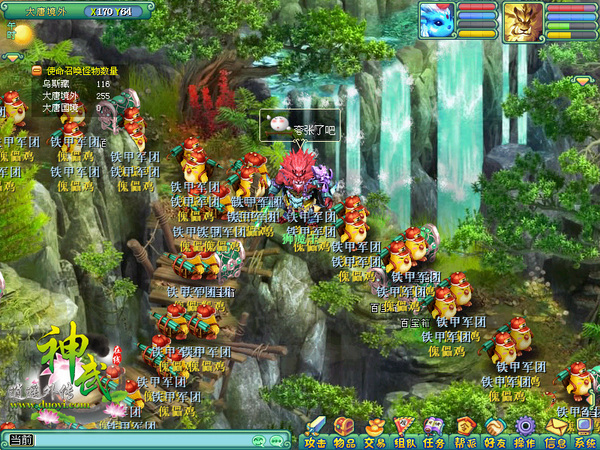Open the 帮派 (Guild) button
600x450 pixels.
click(465, 431)
